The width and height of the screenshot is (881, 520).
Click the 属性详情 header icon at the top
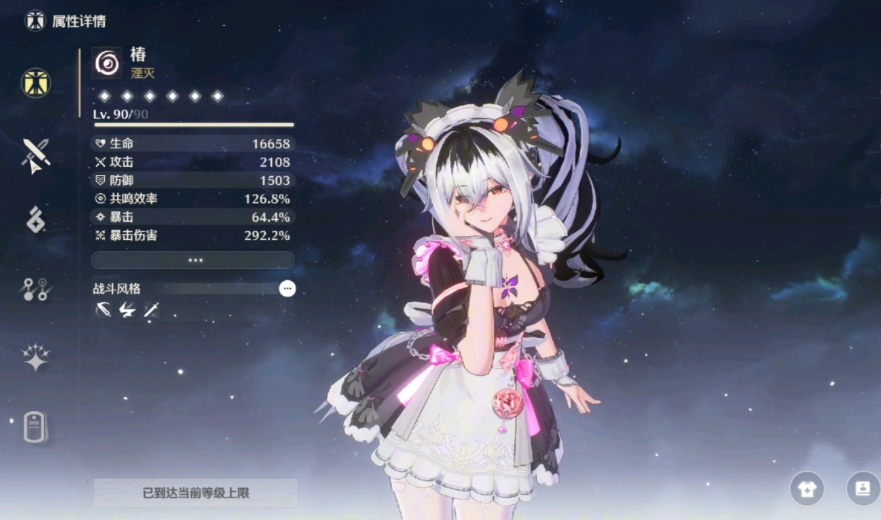pyautogui.click(x=35, y=20)
